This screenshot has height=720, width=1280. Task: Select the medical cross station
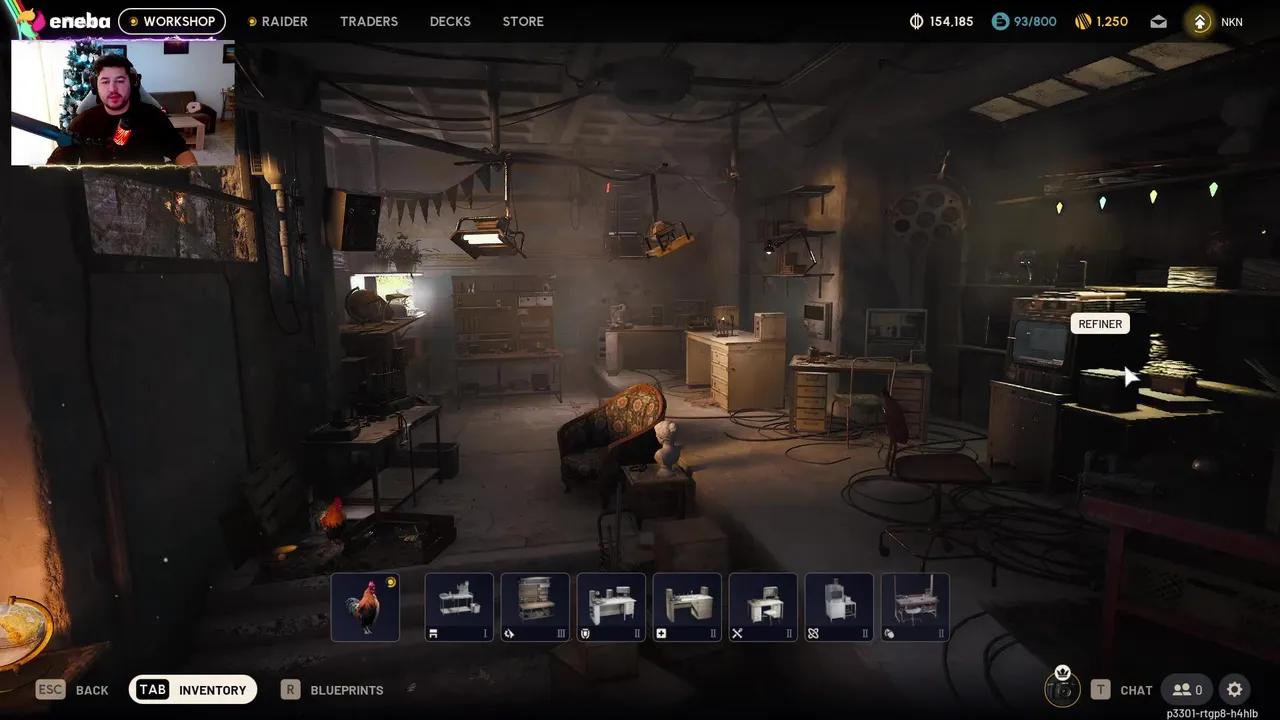point(687,606)
